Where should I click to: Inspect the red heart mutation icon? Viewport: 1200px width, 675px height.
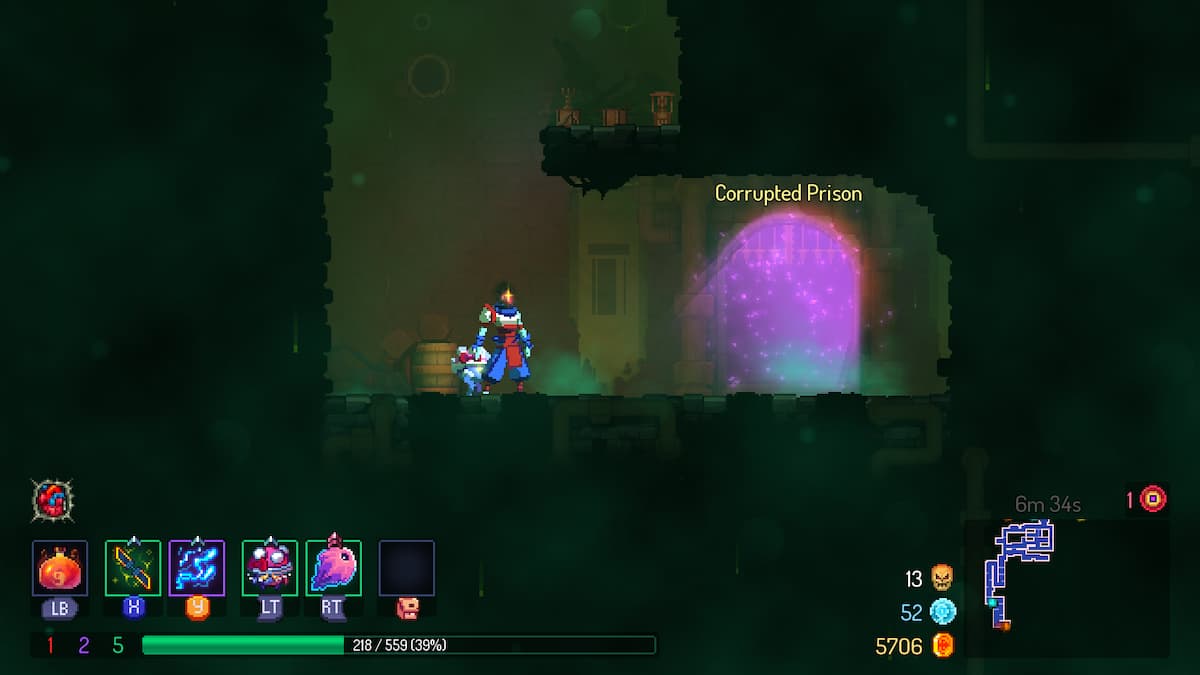[x=53, y=498]
